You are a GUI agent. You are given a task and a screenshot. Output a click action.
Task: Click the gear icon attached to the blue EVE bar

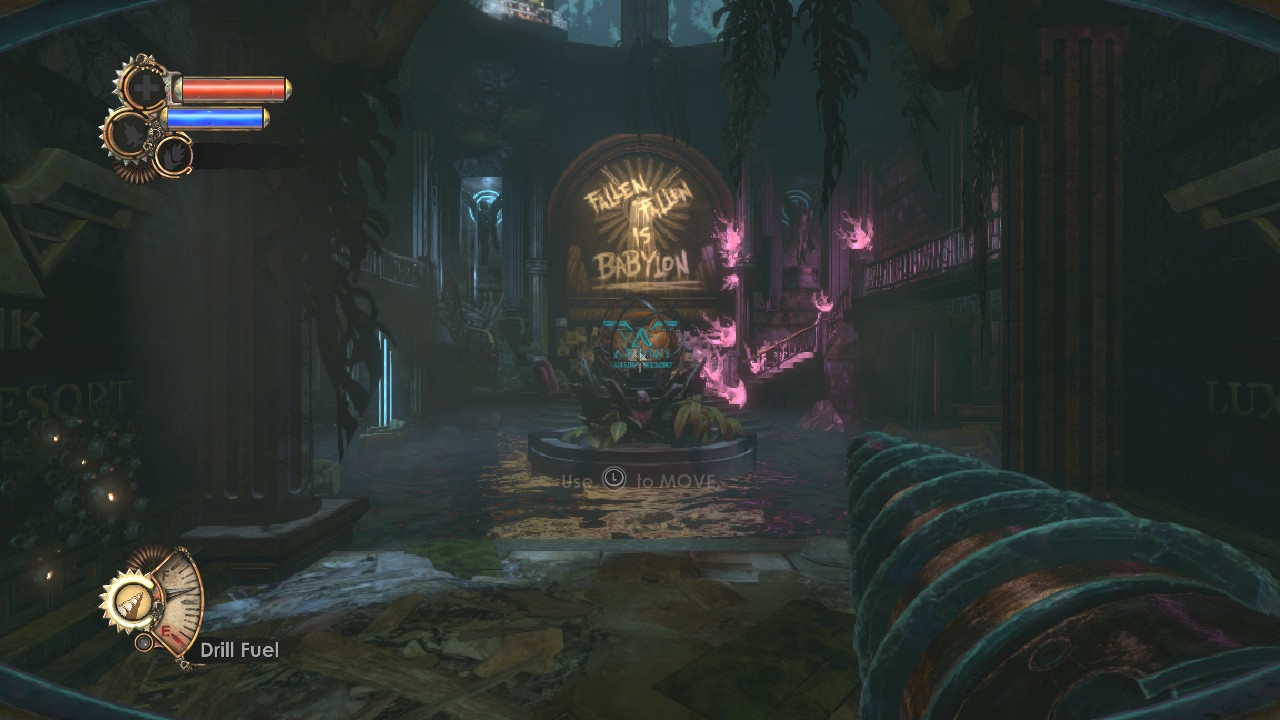pyautogui.click(x=128, y=131)
